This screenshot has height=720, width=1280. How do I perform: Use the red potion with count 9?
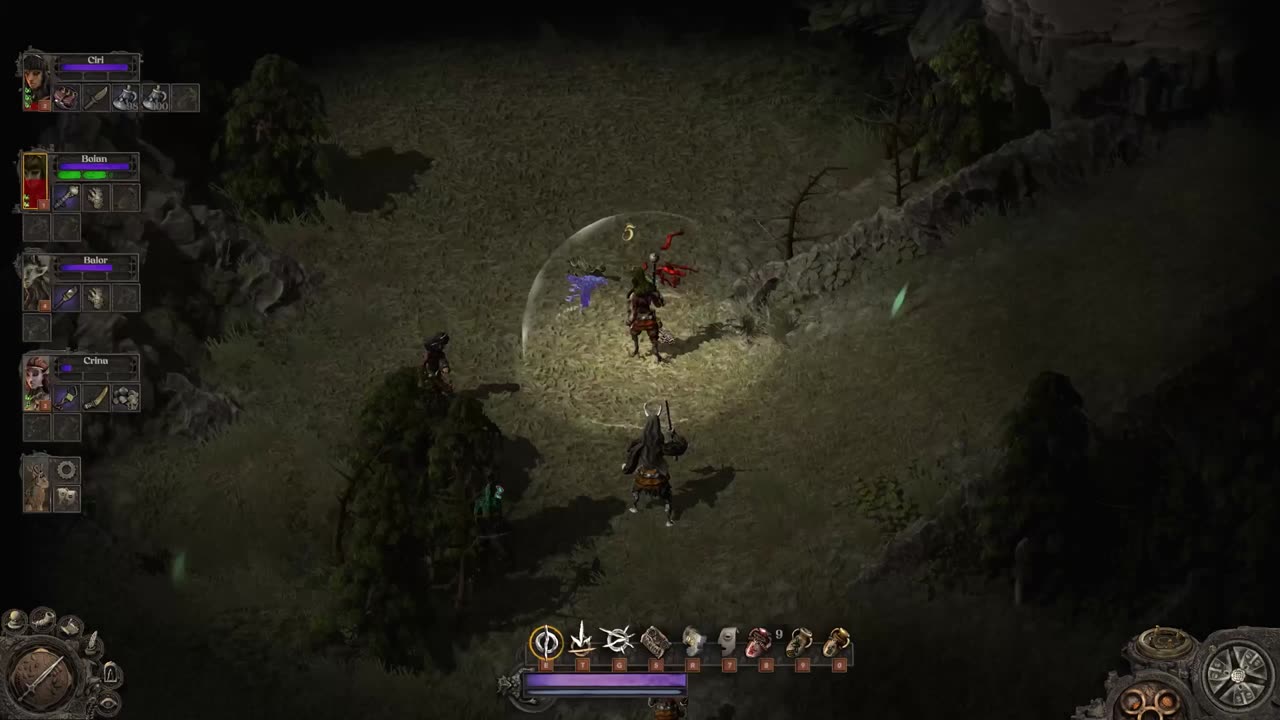click(760, 641)
